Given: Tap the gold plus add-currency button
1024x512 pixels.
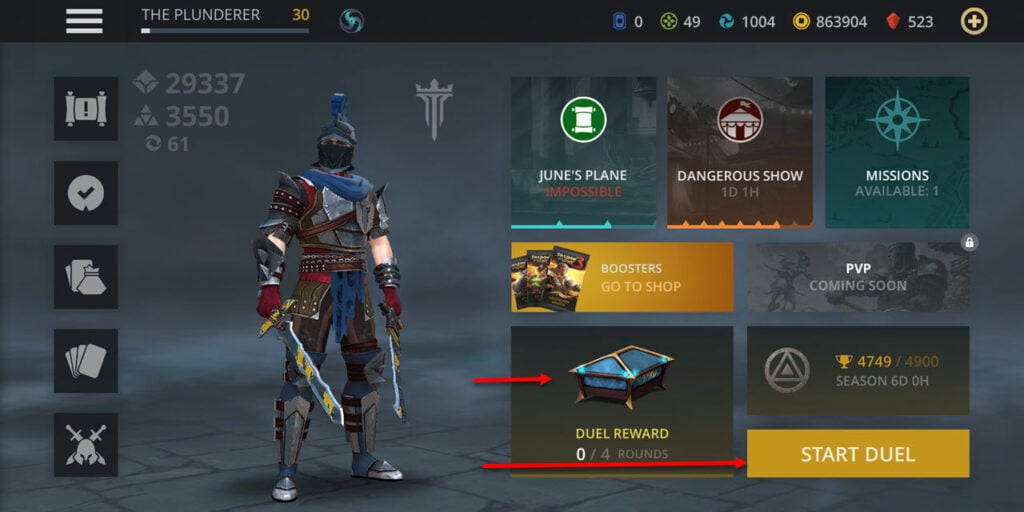Looking at the screenshot, I should point(973,21).
